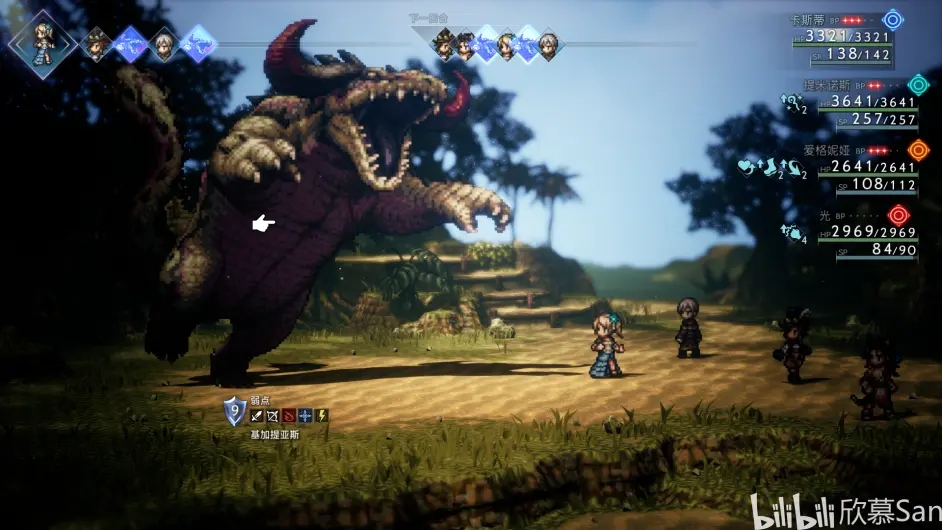942x530 pixels.
Task: Select the sword weakness icon
Action: pos(257,415)
